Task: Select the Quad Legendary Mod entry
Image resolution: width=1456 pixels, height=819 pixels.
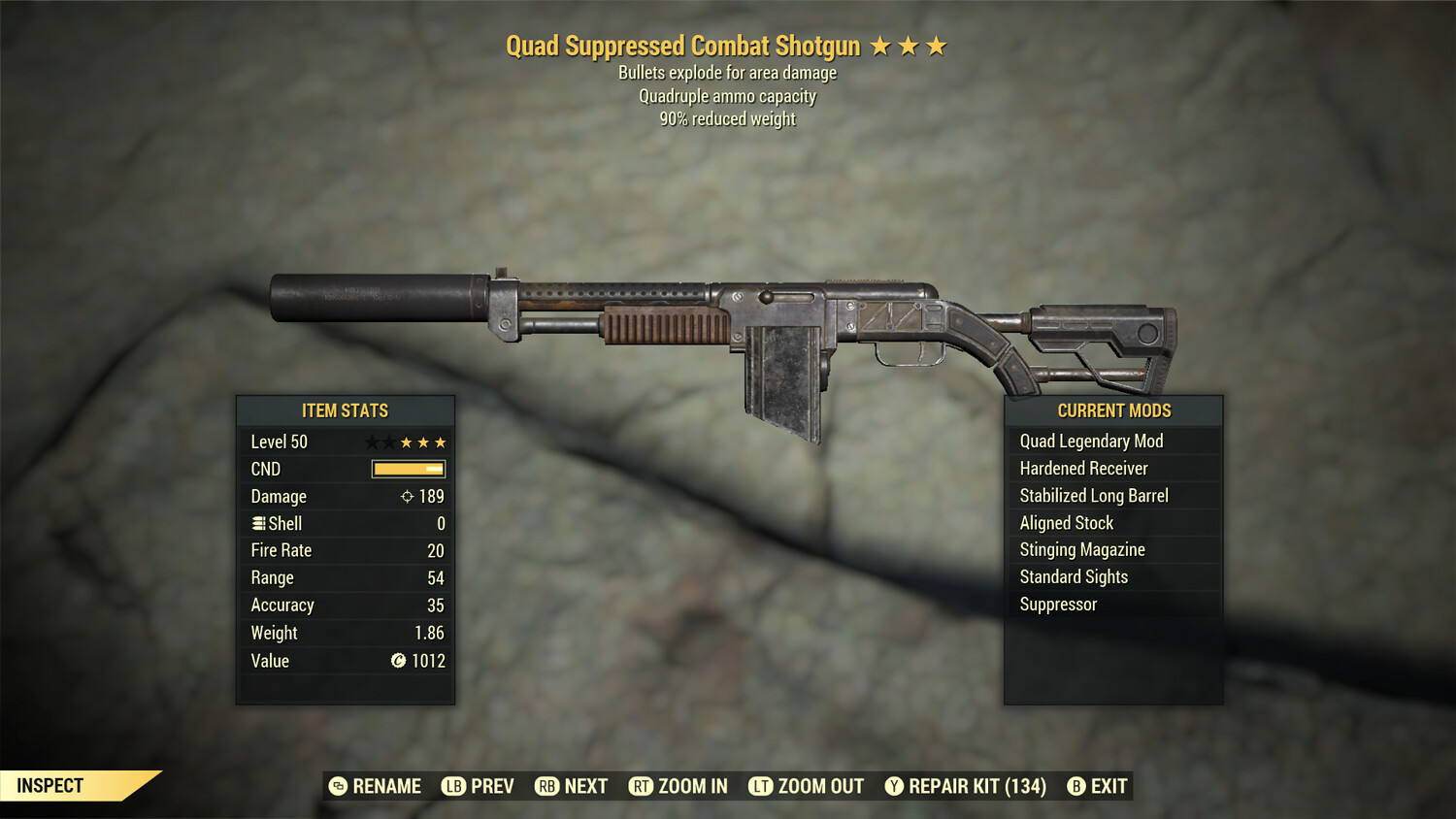Action: coord(1091,441)
